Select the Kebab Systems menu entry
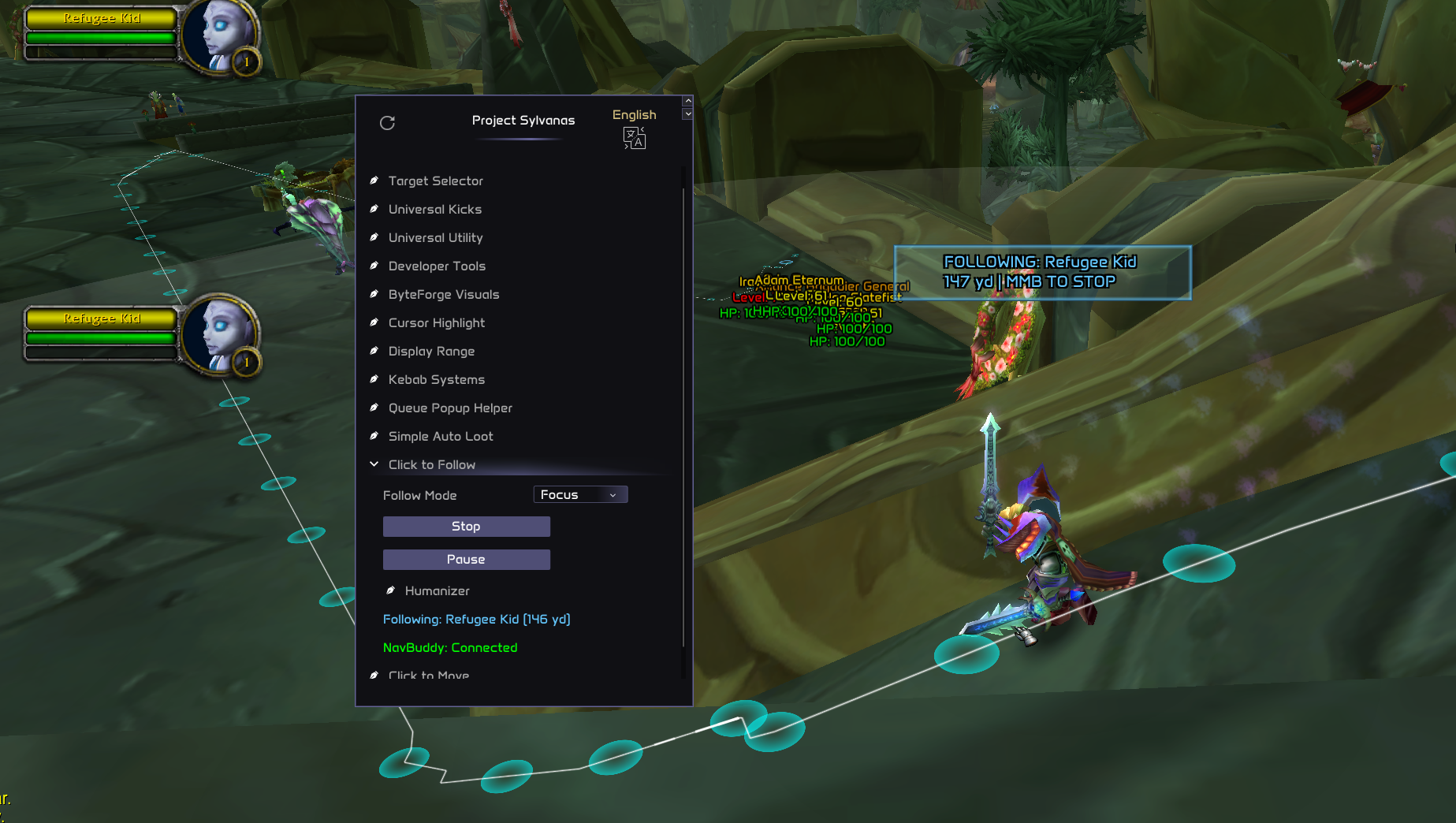 pyautogui.click(x=436, y=379)
